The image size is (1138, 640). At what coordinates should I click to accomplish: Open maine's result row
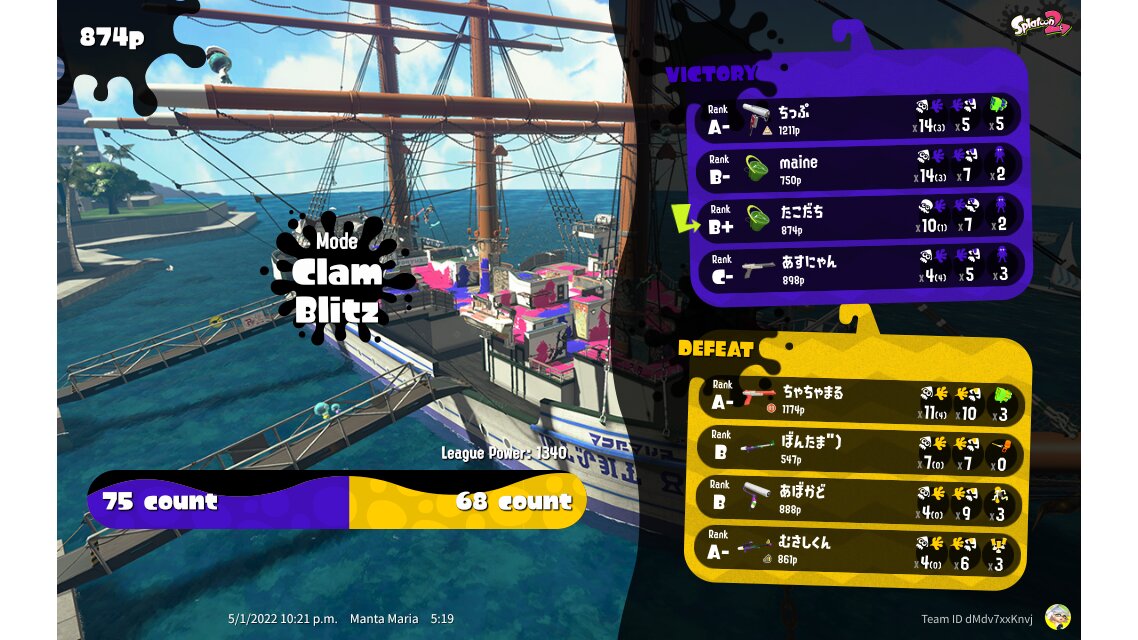pos(860,168)
